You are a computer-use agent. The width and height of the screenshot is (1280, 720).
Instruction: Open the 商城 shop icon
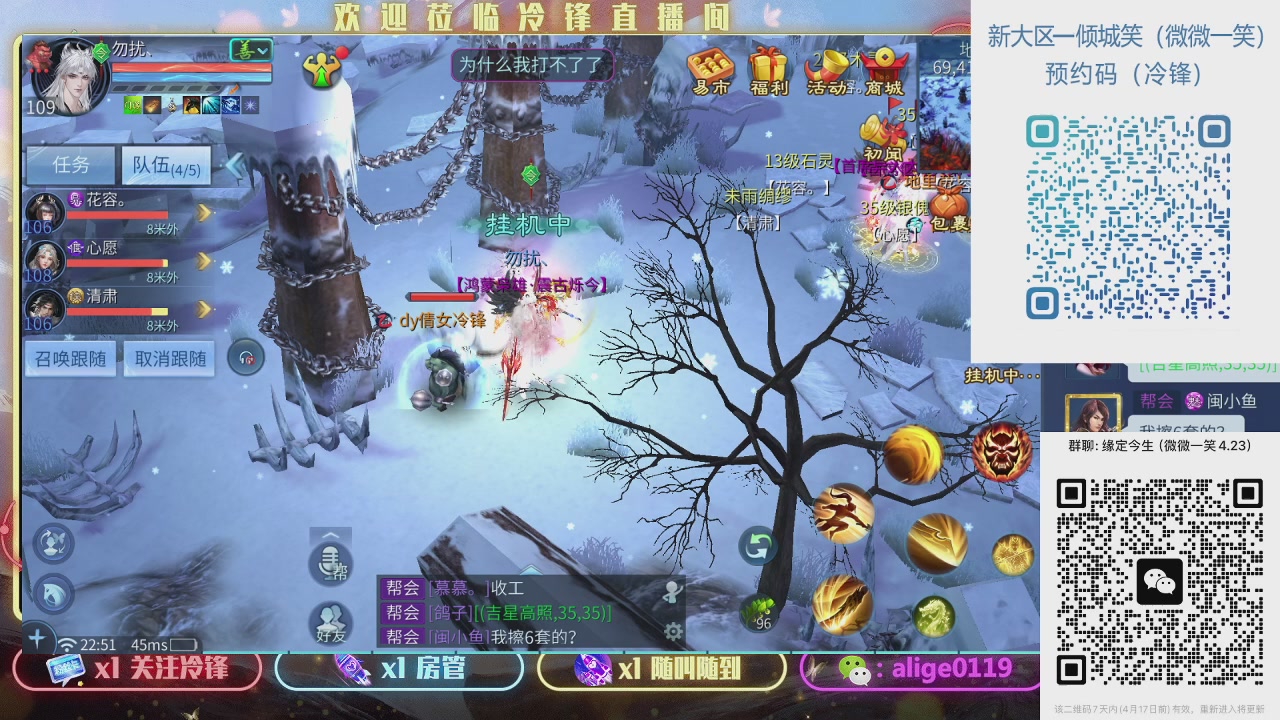click(x=885, y=70)
